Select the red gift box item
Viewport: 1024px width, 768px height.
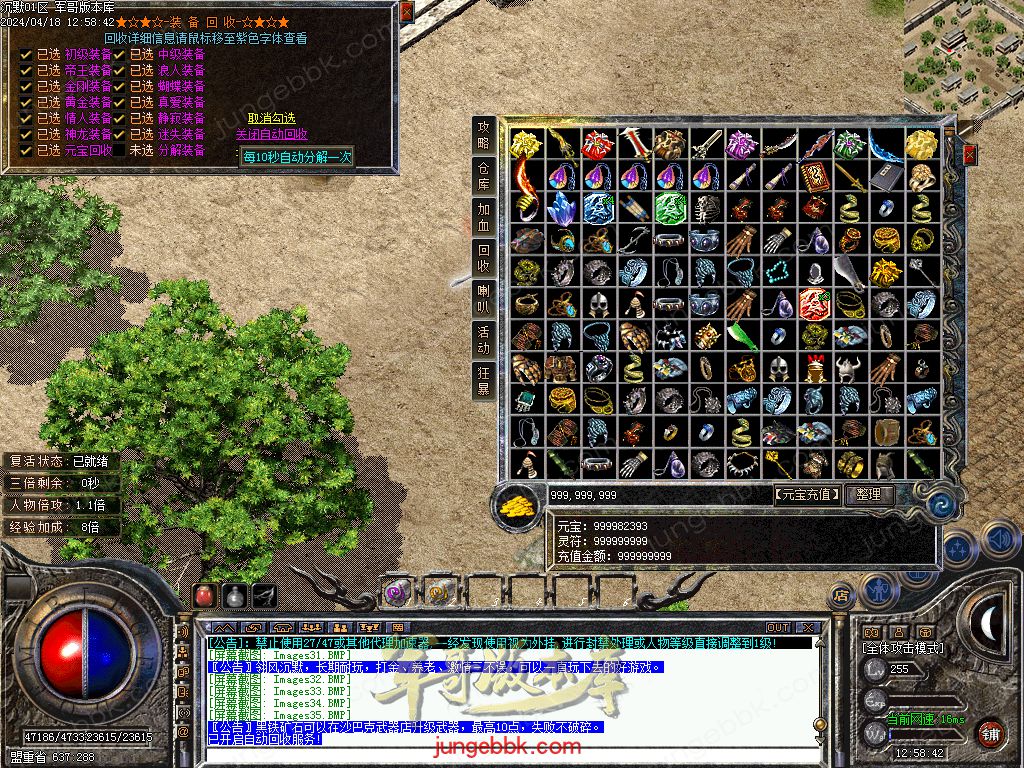coord(597,145)
